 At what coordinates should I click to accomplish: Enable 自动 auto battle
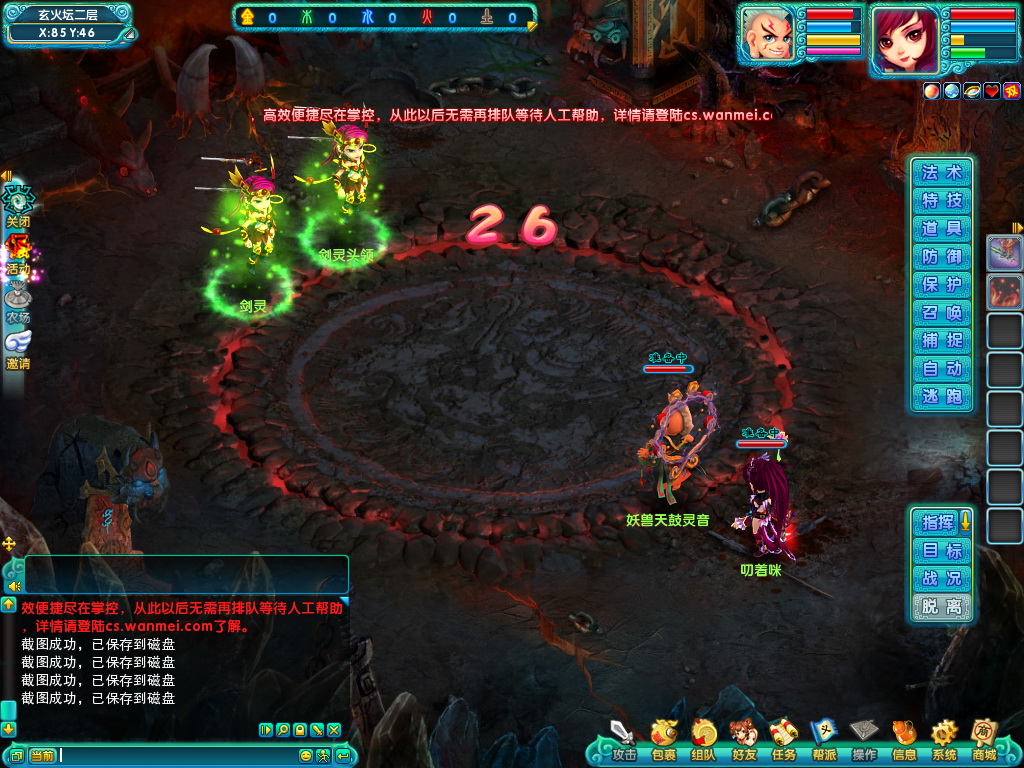coord(941,368)
